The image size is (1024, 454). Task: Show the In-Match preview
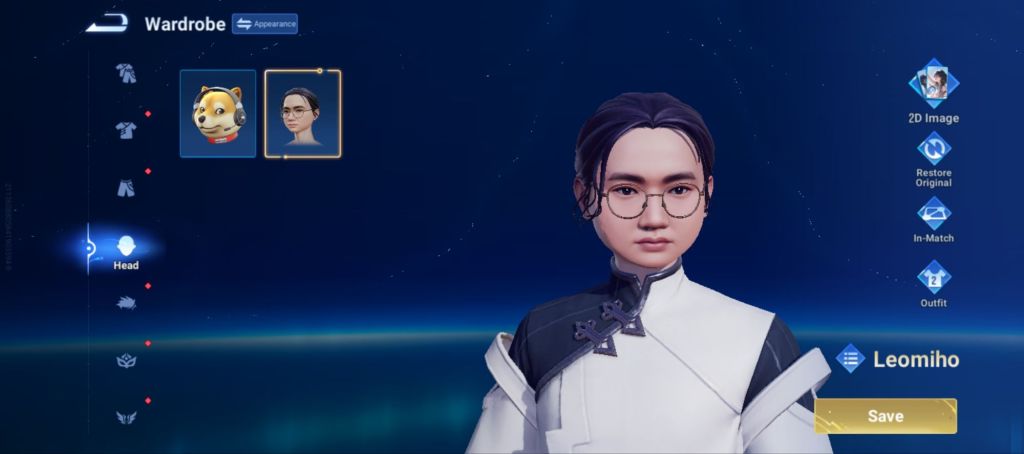point(934,213)
